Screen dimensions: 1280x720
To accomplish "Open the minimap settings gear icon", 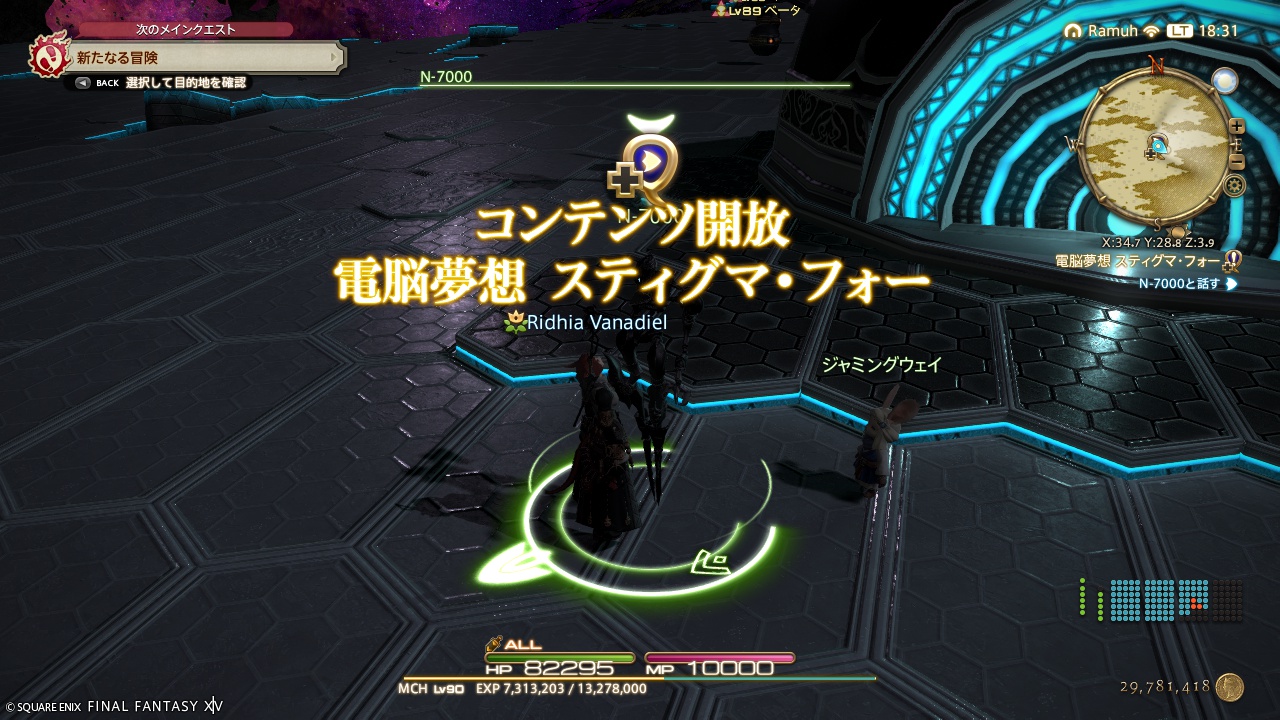I will pos(1236,183).
